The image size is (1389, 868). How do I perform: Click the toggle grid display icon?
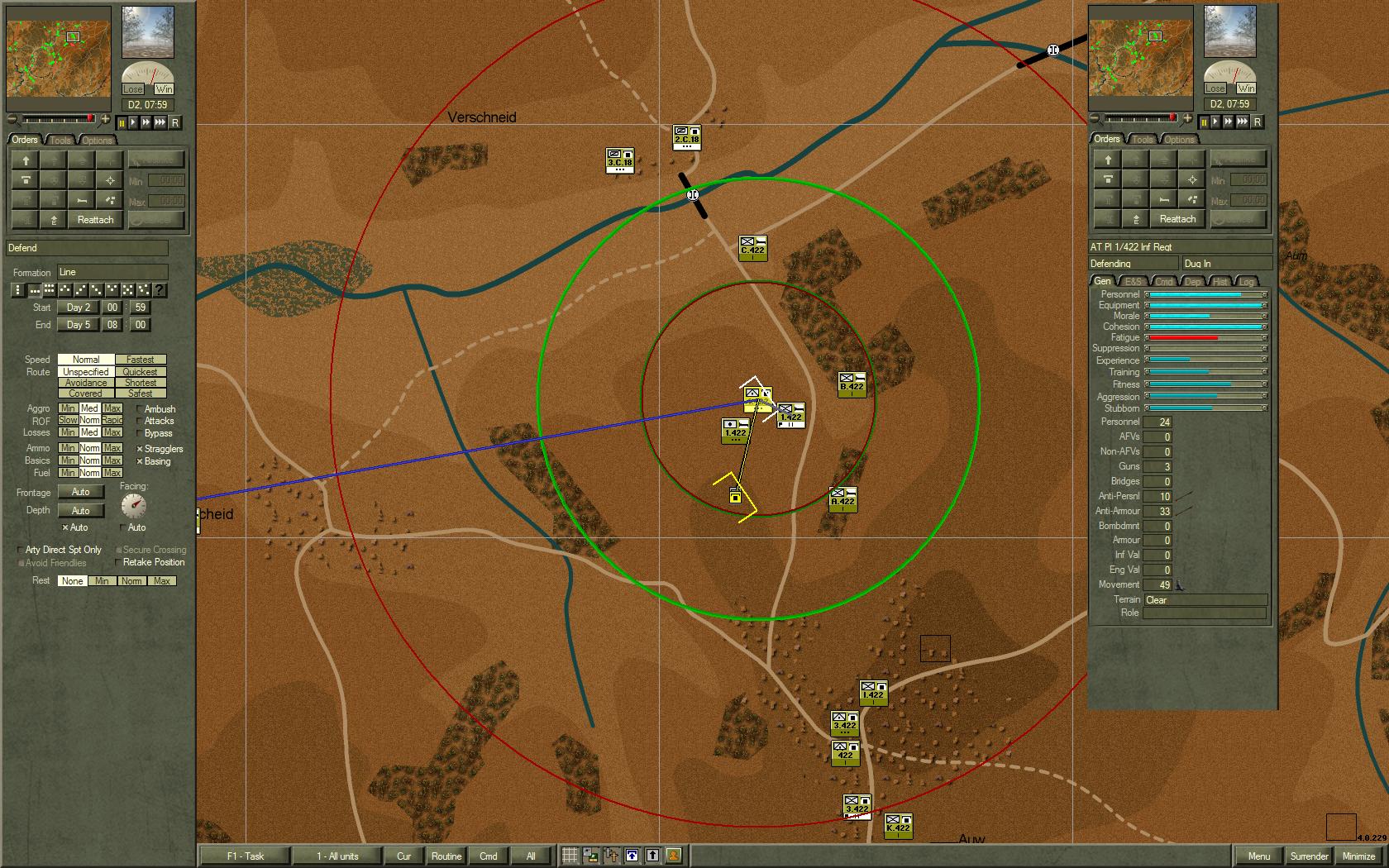coord(570,856)
